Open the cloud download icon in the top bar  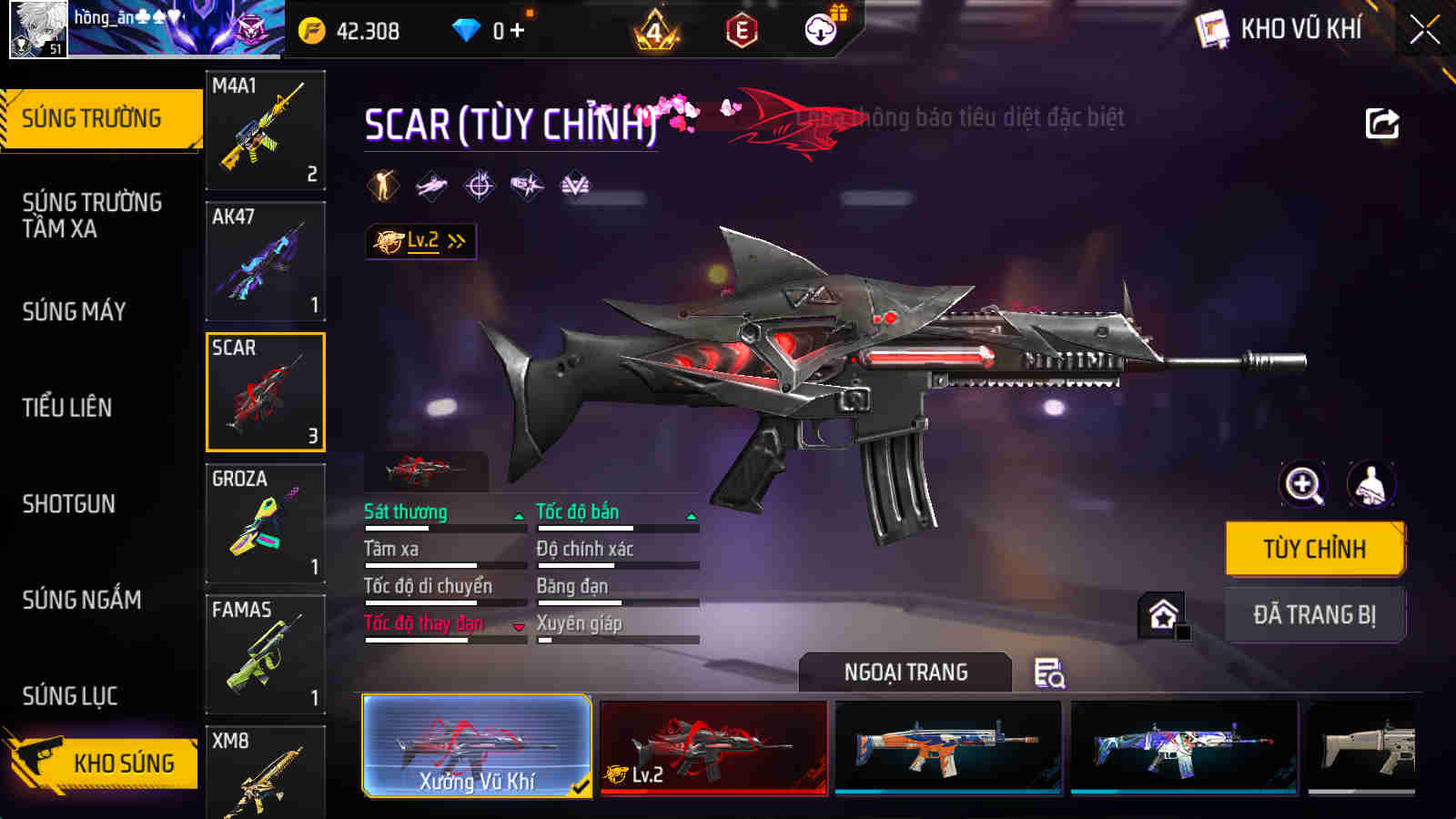coord(819,29)
